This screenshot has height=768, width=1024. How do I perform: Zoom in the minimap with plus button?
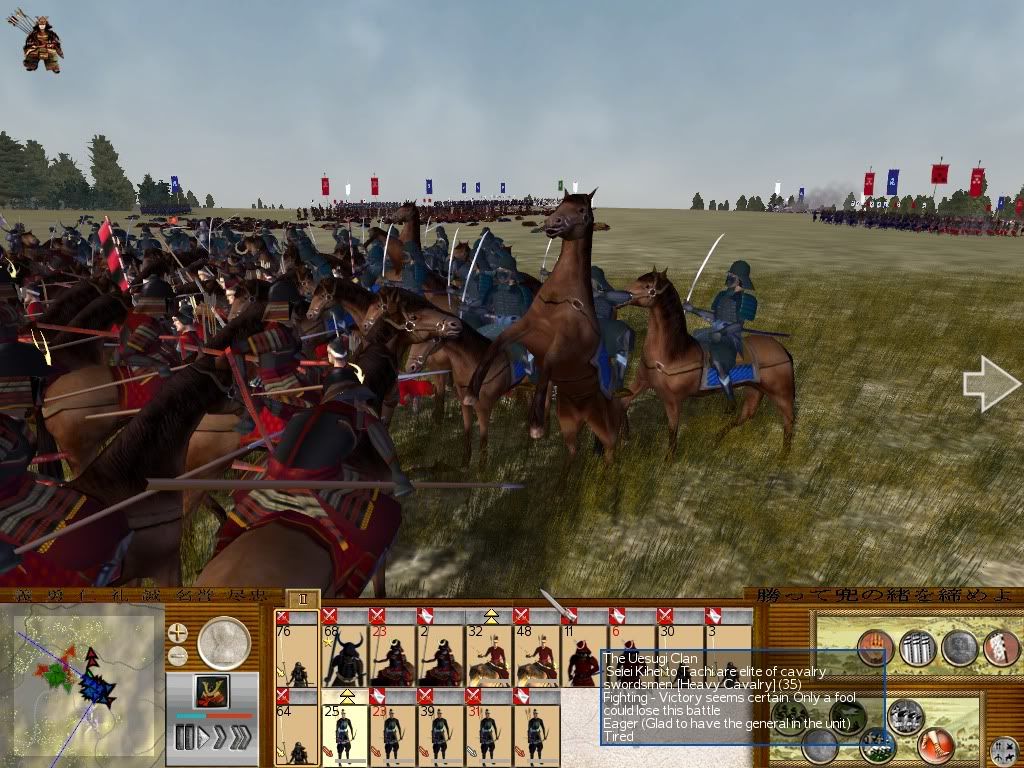point(178,633)
